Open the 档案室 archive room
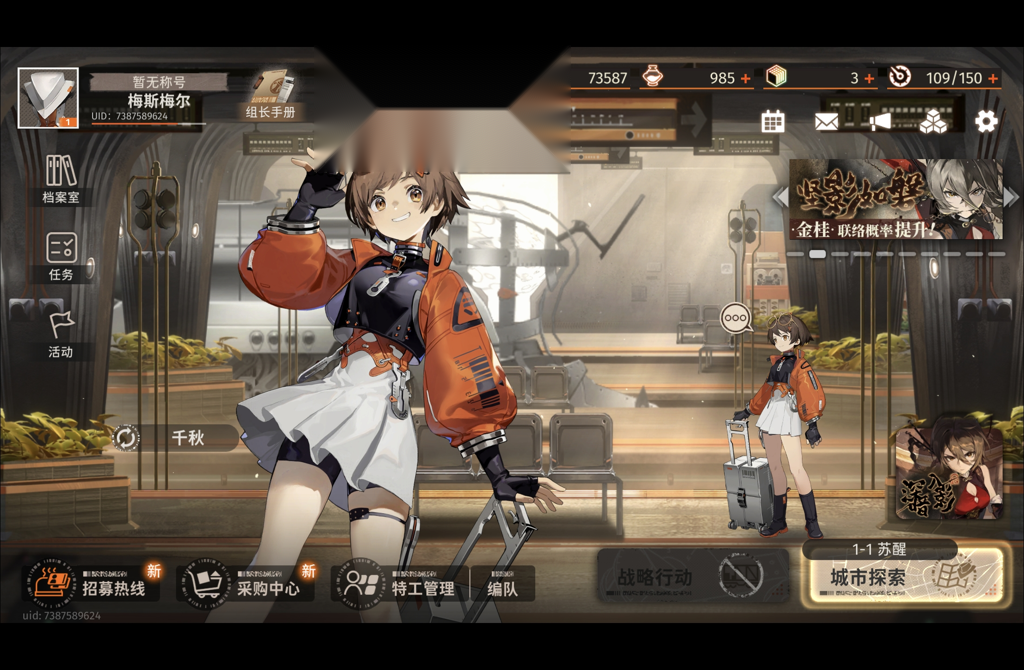Image resolution: width=1024 pixels, height=670 pixels. pyautogui.click(x=61, y=178)
